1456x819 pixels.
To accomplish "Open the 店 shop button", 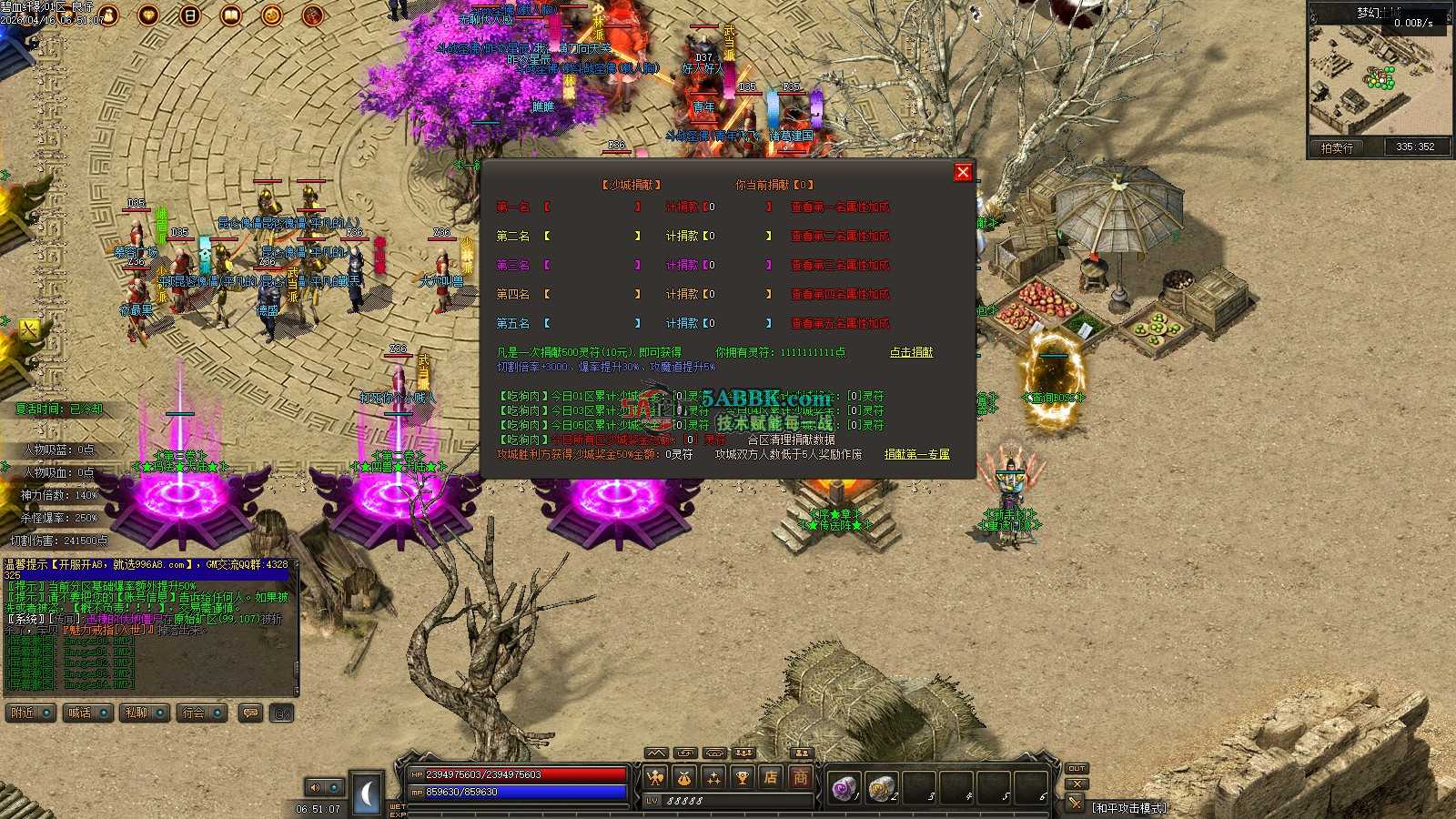I will point(771,778).
